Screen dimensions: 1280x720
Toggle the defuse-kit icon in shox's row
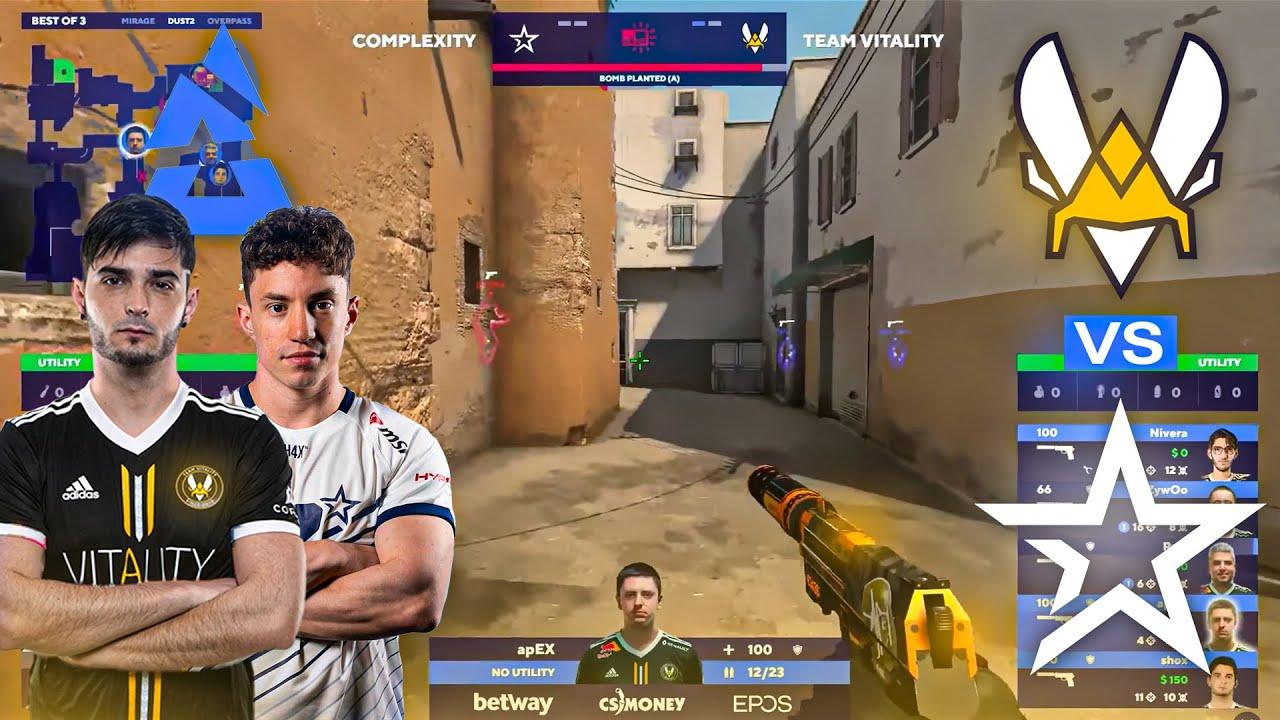click(x=1089, y=659)
